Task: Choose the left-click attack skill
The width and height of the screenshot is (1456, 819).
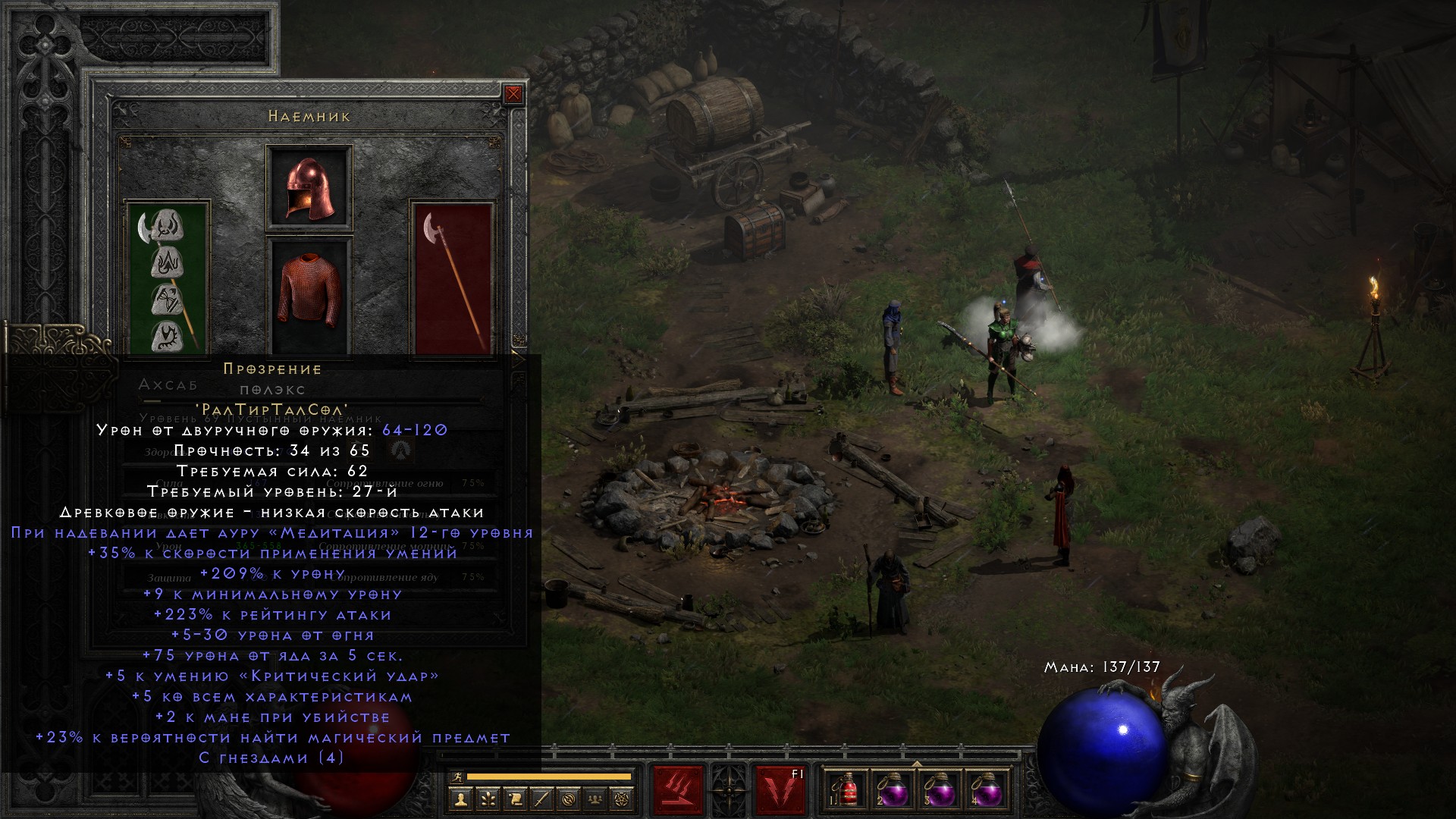Action: (678, 790)
